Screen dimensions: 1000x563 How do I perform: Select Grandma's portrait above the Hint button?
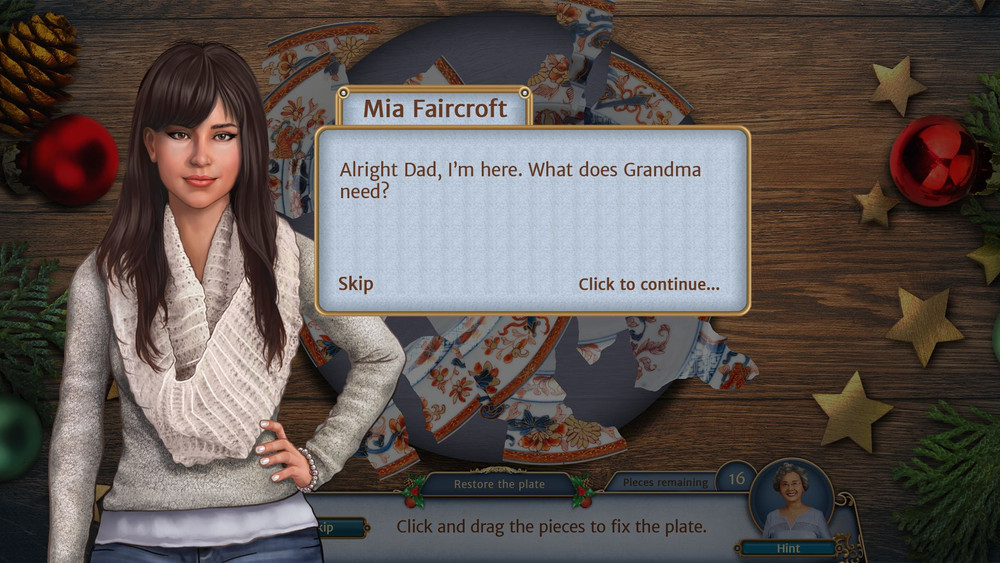[791, 500]
